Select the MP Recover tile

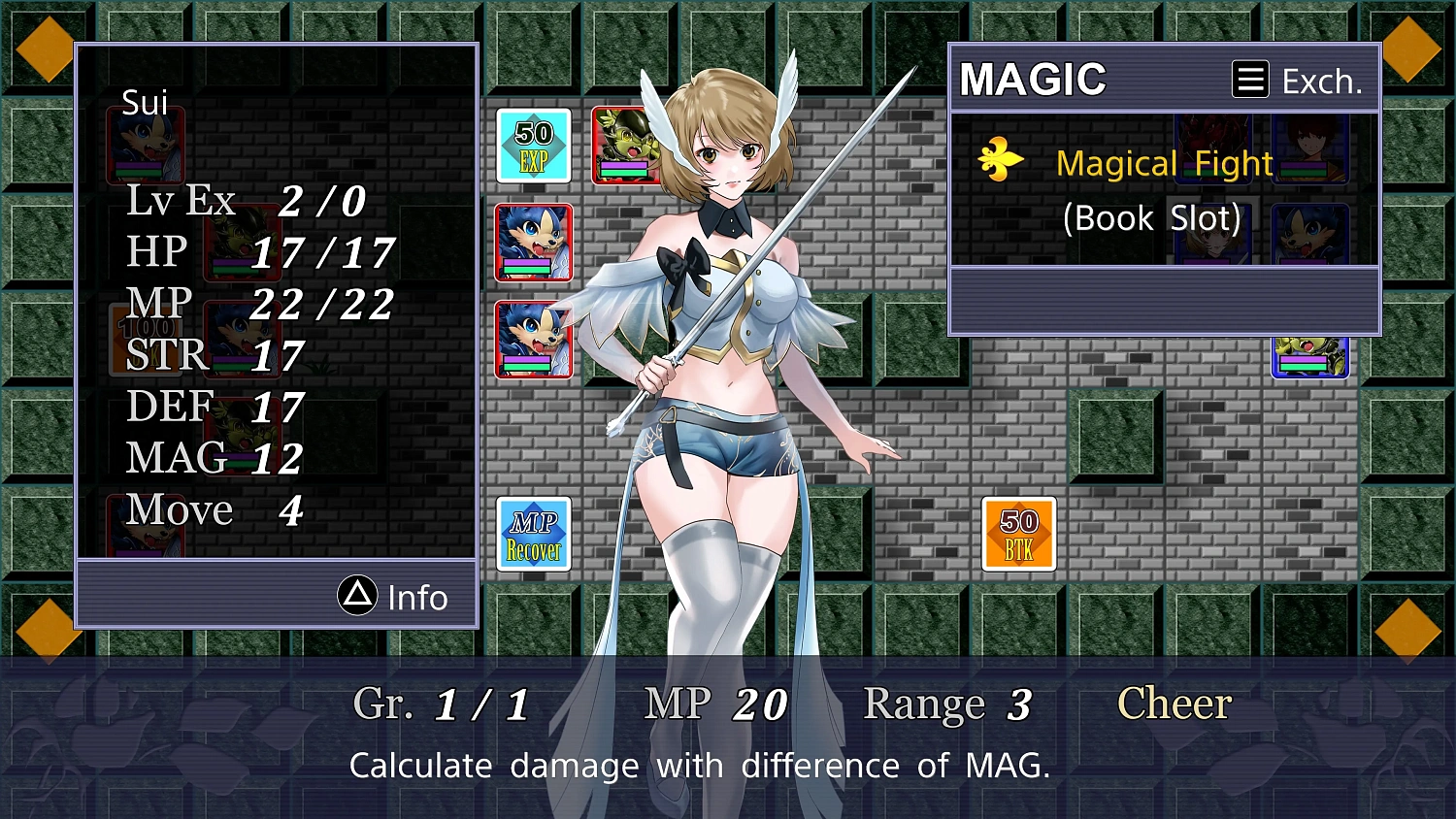[534, 535]
